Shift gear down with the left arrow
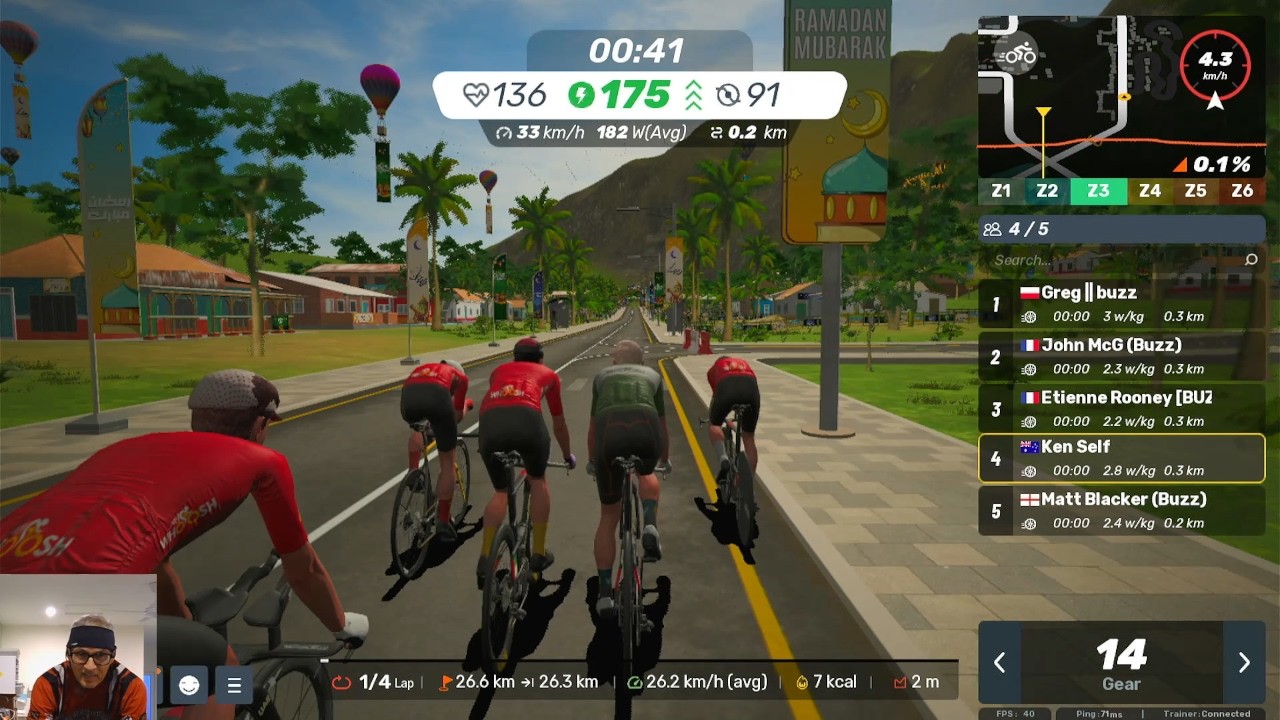1280x720 pixels. (x=999, y=662)
